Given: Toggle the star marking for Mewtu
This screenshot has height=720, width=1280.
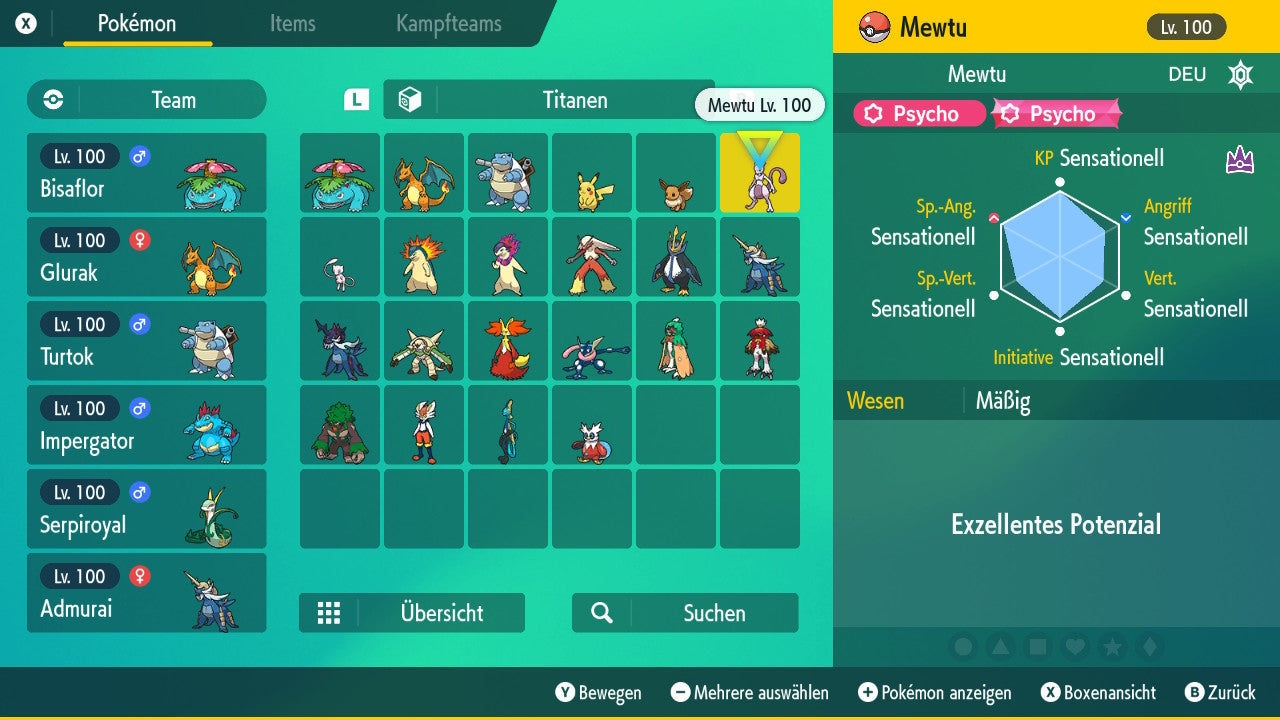Looking at the screenshot, I should (x=1112, y=647).
